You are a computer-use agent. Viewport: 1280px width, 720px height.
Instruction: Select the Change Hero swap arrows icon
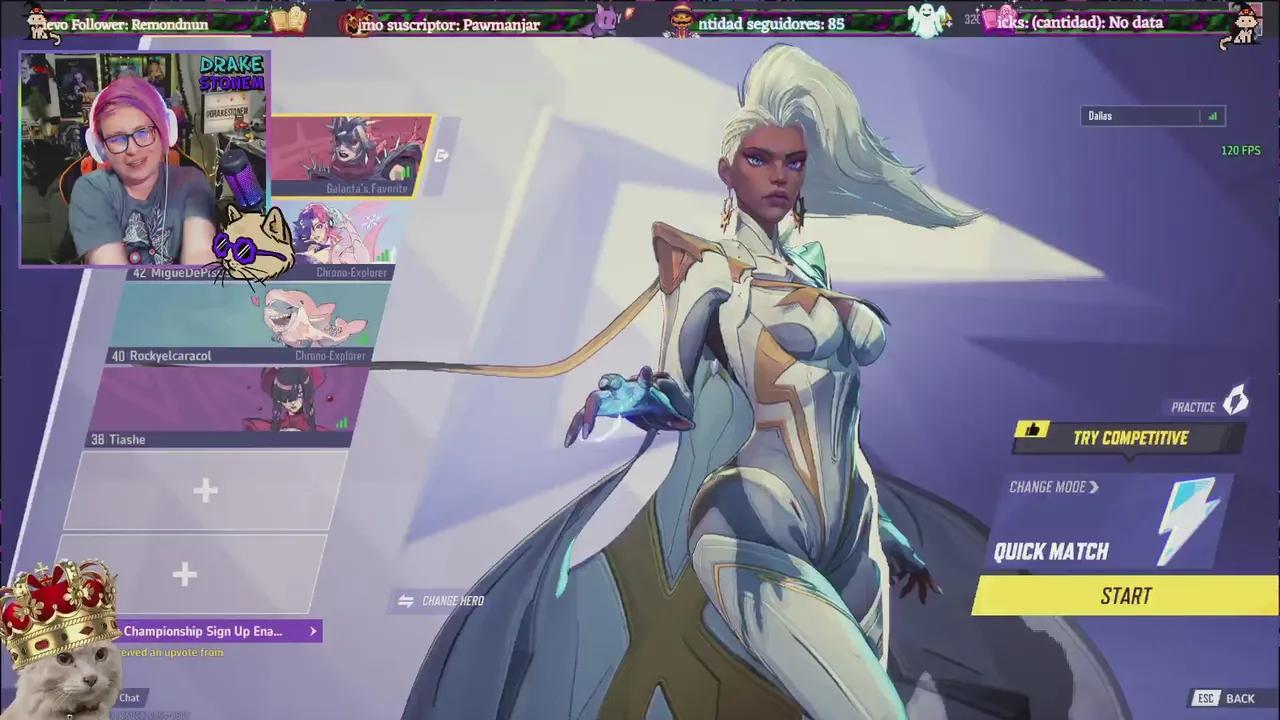point(406,600)
